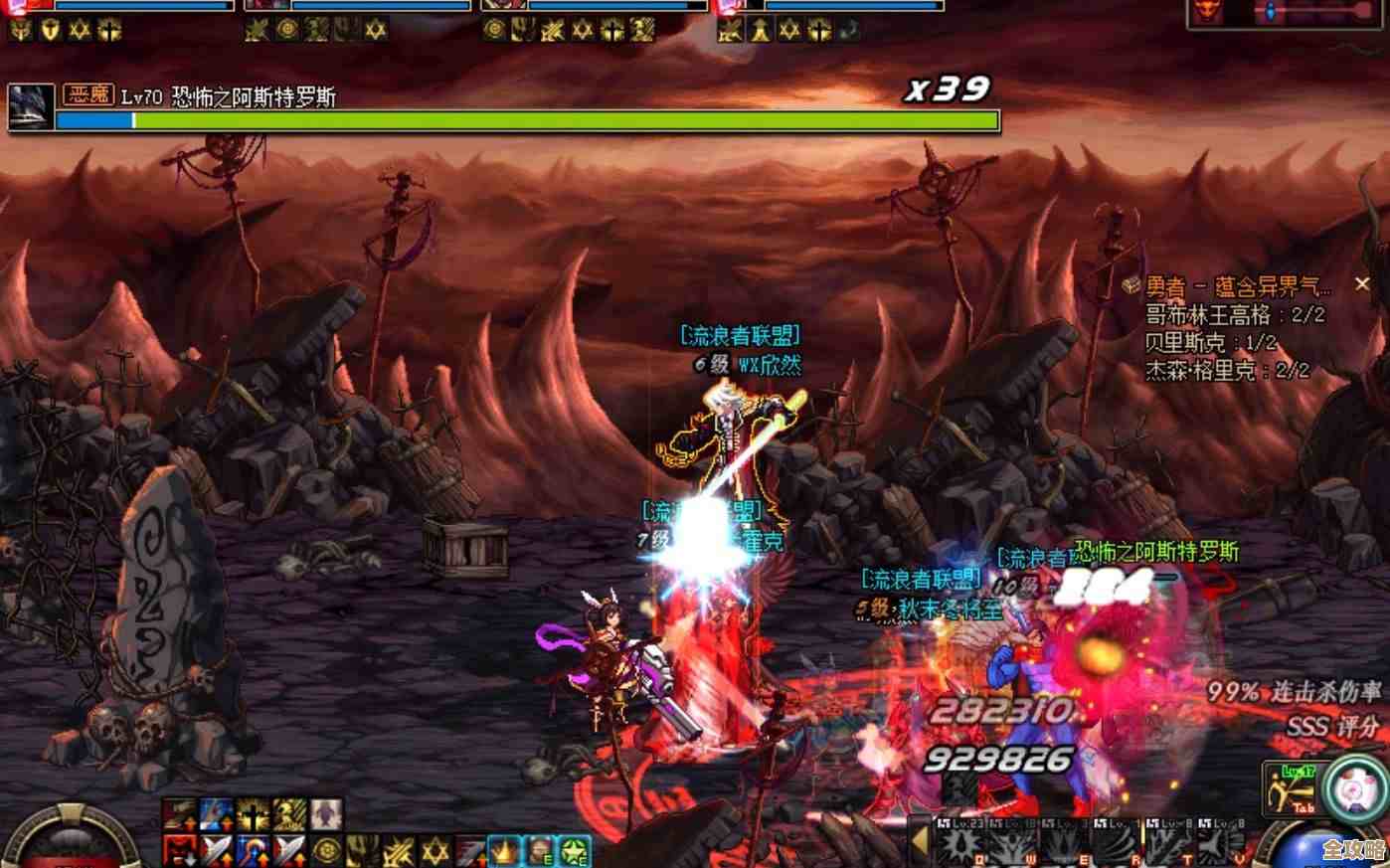
Task: Activate the Q hotkey burst skill
Action: click(958, 846)
